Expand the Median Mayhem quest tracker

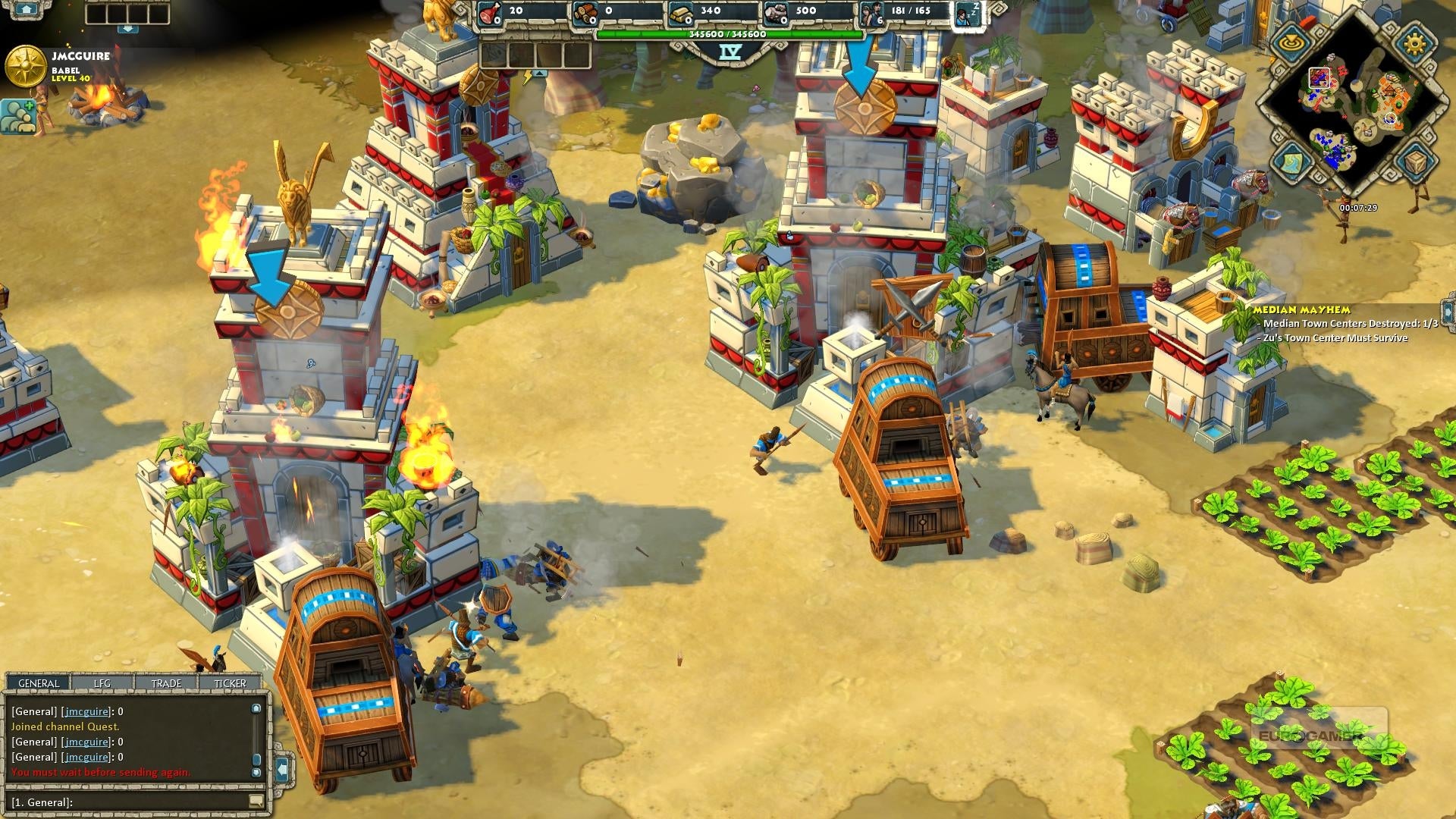pyautogui.click(x=1448, y=312)
